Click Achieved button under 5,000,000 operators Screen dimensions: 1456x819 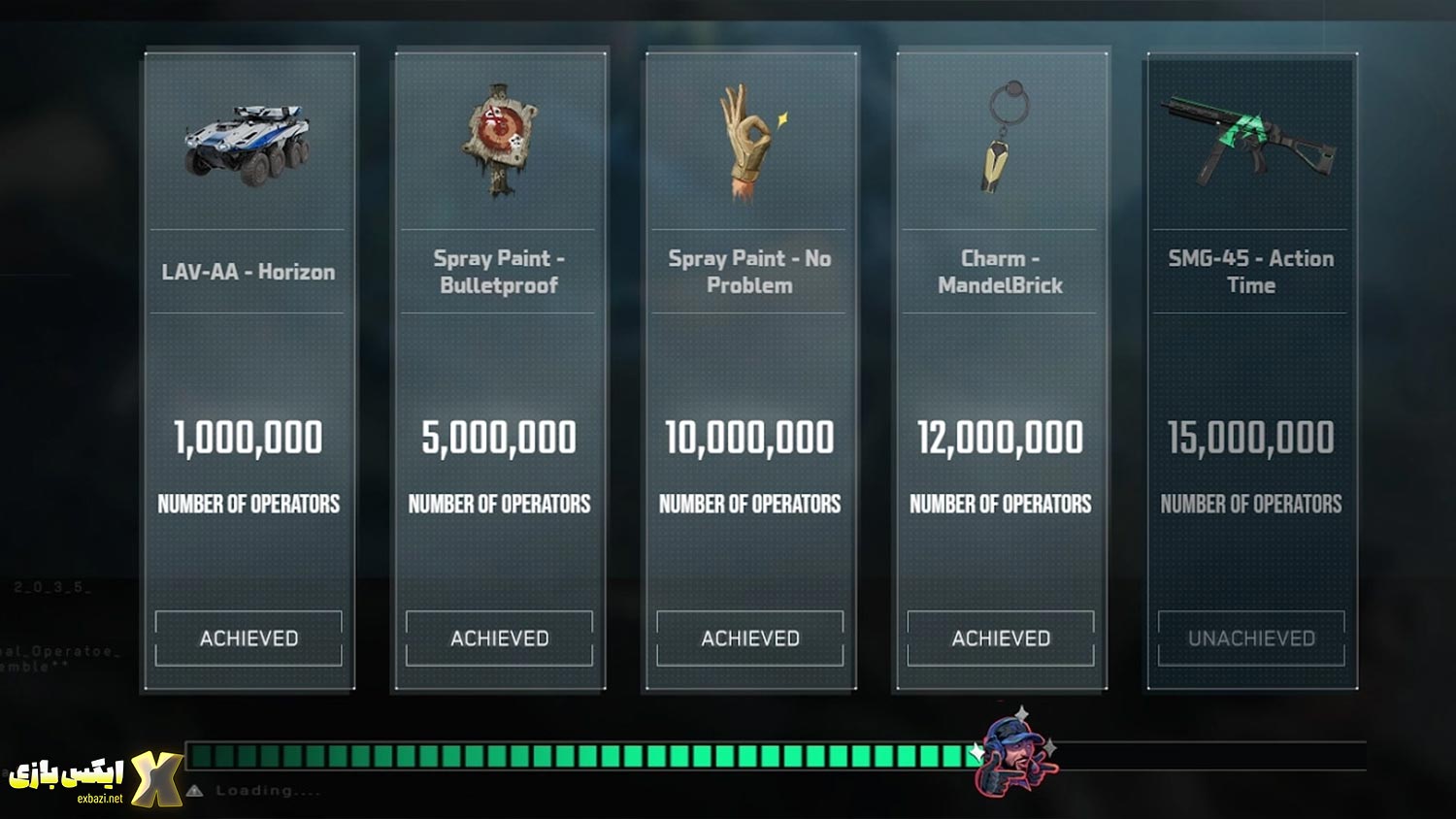(x=499, y=639)
